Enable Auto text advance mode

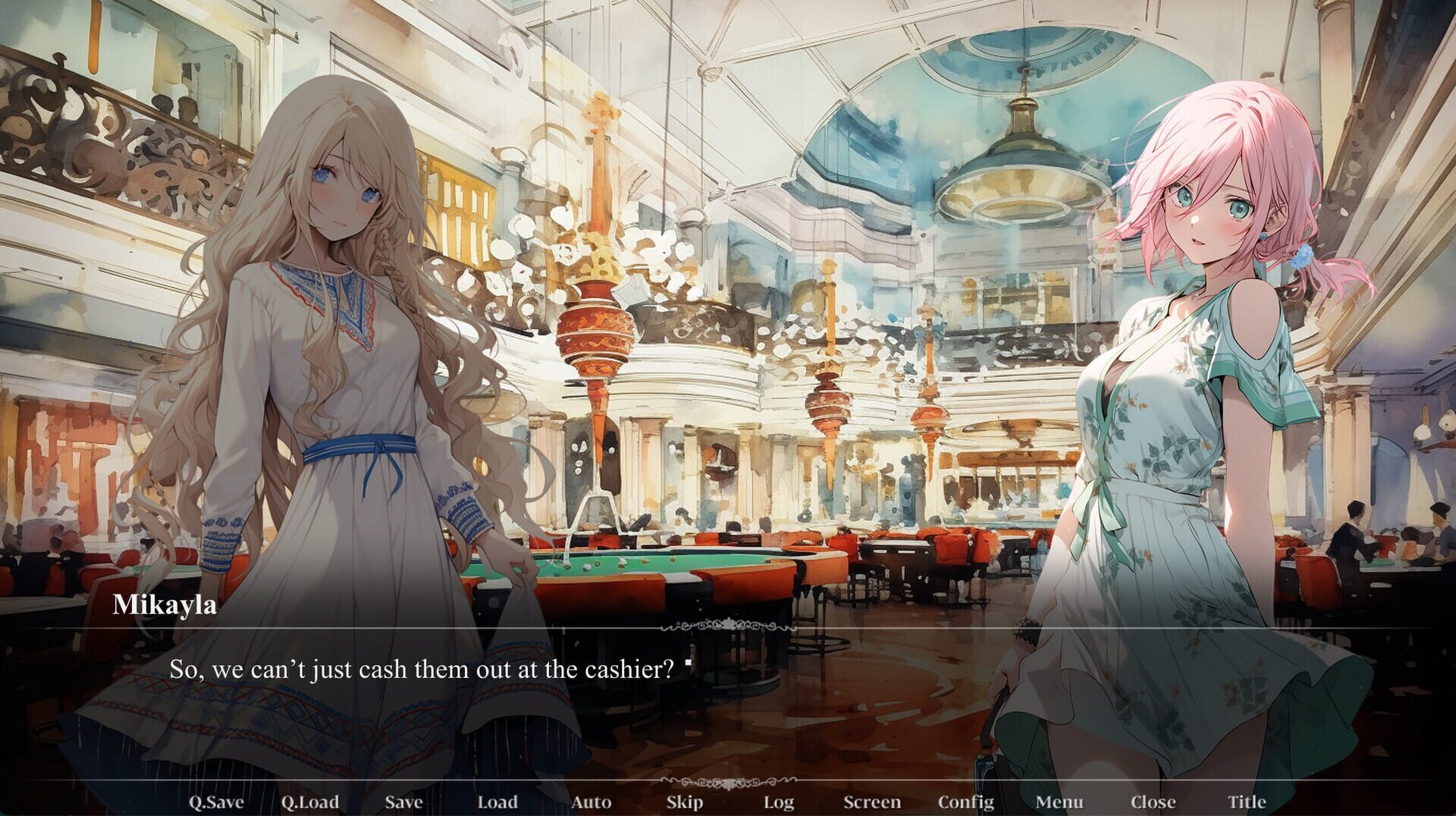click(x=593, y=802)
